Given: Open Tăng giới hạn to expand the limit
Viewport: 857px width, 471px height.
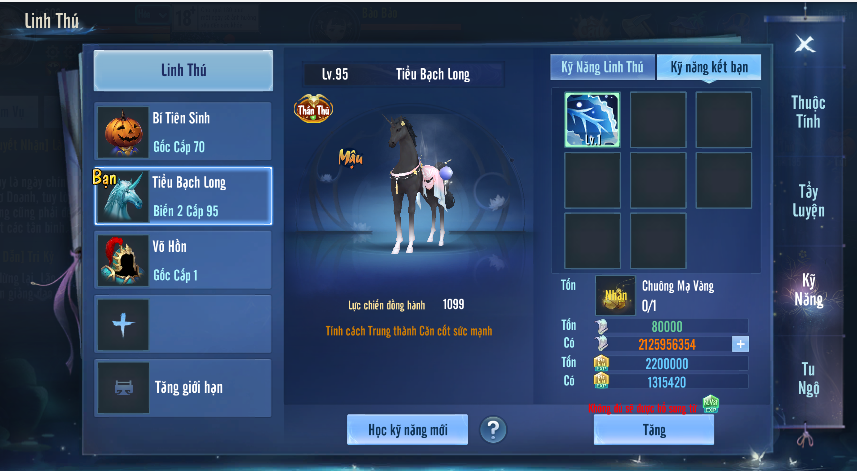Looking at the screenshot, I should (183, 388).
